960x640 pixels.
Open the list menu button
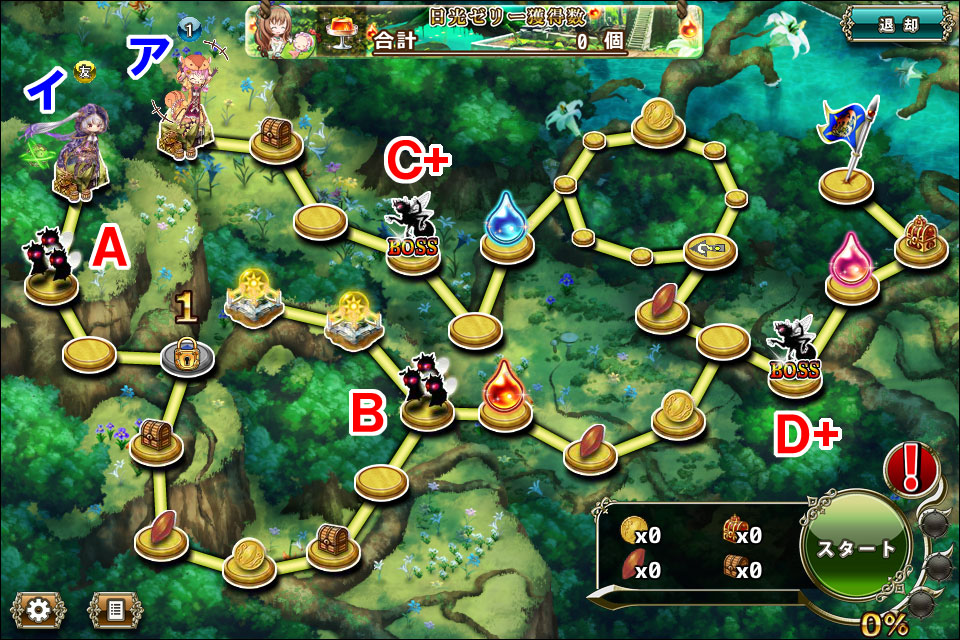pyautogui.click(x=114, y=608)
